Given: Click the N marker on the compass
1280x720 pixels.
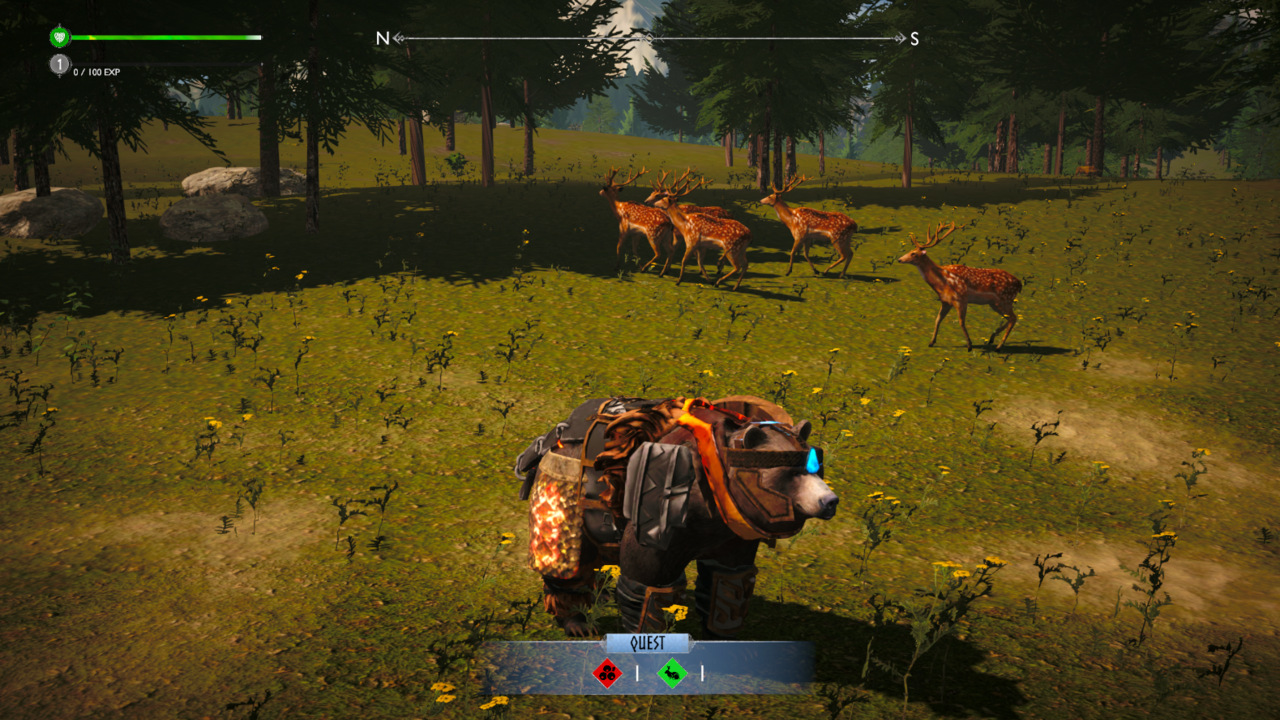Looking at the screenshot, I should tap(381, 36).
